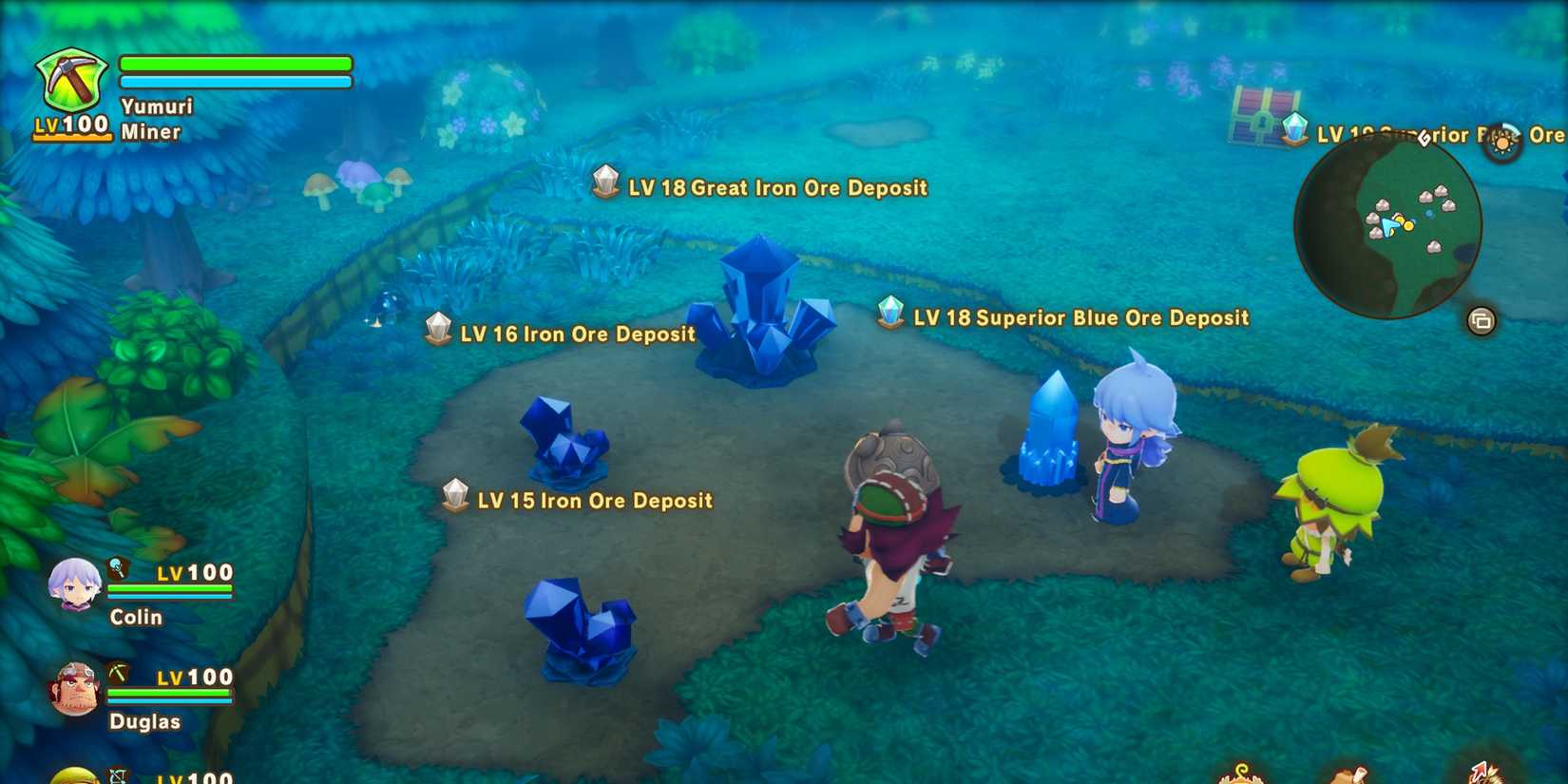Click the ore icon beside LV 15 Iron Ore Deposit

[456, 493]
